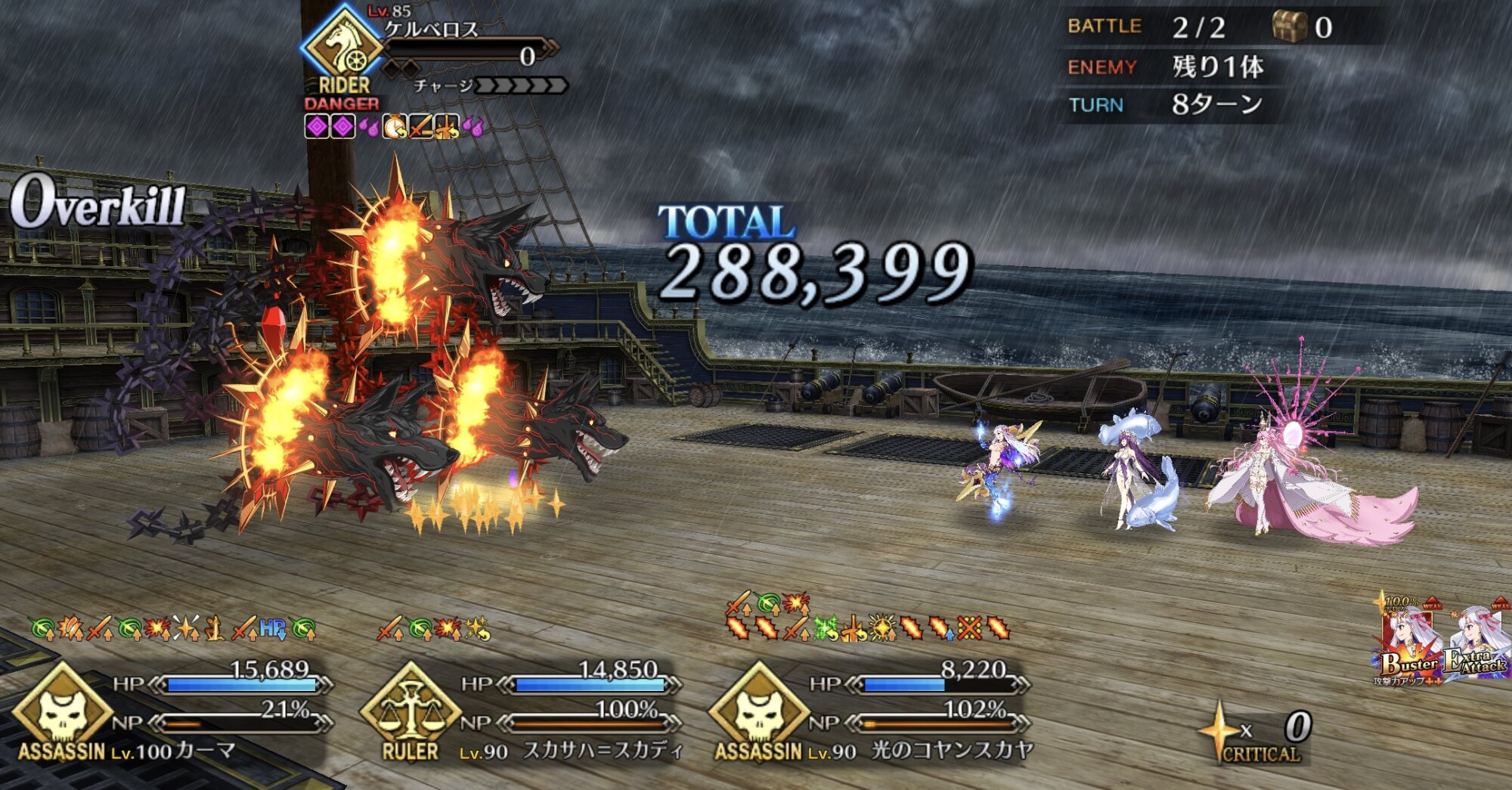The width and height of the screenshot is (1512, 790).
Task: Target Cerberus via its Rider class icon
Action: pos(344,45)
